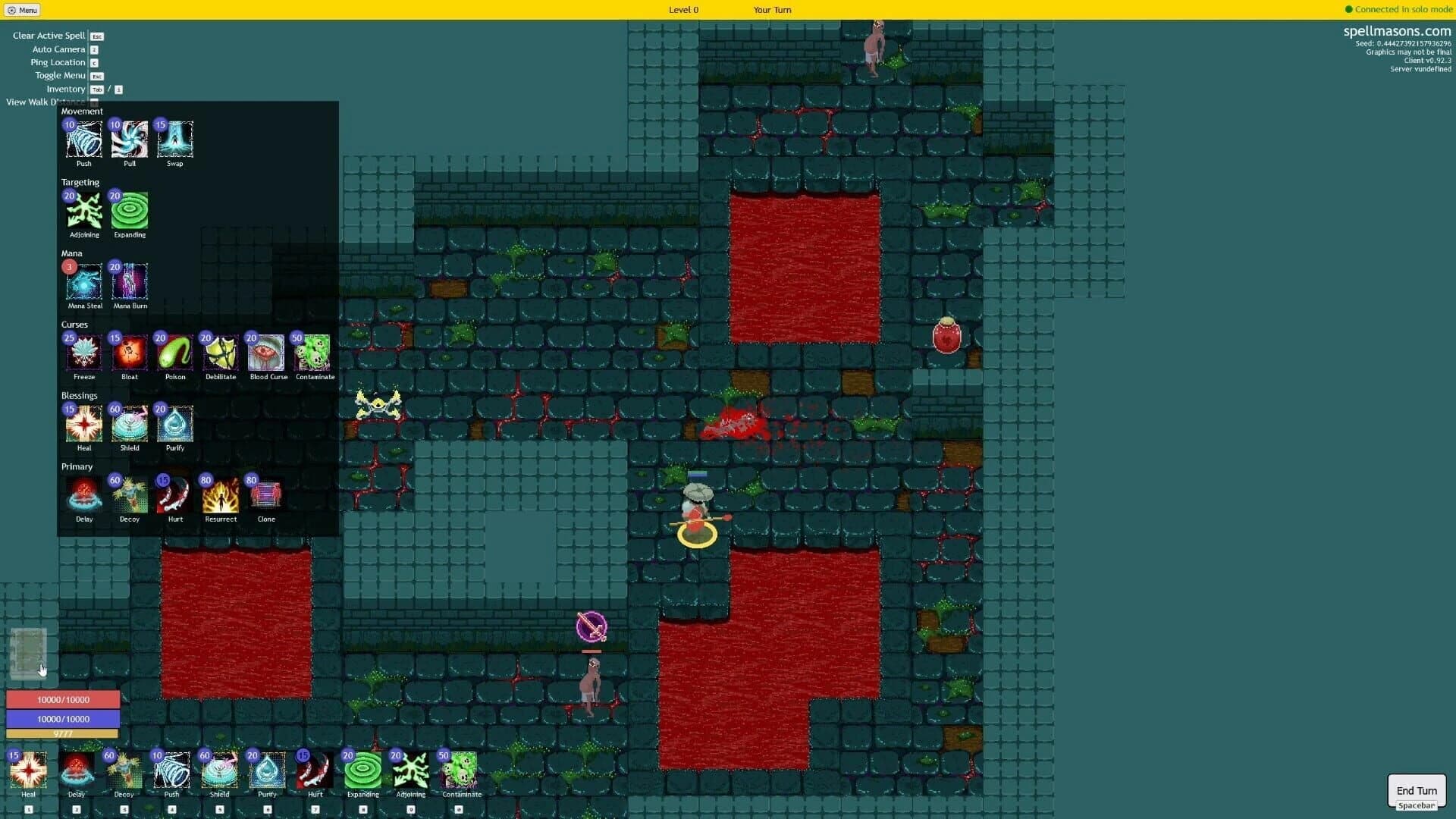This screenshot has height=819, width=1456.
Task: Select the Purify spell from the hotbar
Action: [x=267, y=772]
